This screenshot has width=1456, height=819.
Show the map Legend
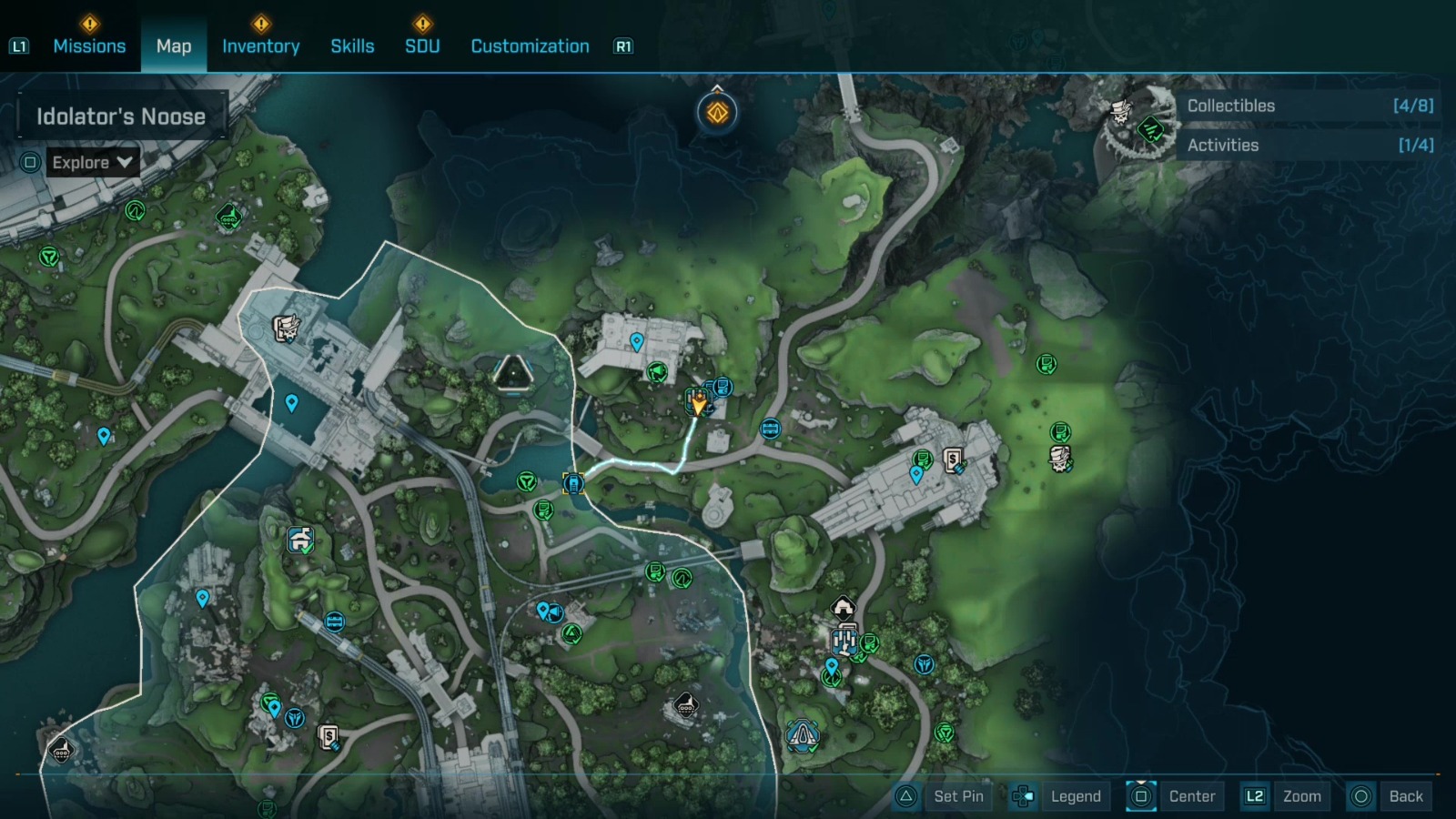(x=1058, y=796)
